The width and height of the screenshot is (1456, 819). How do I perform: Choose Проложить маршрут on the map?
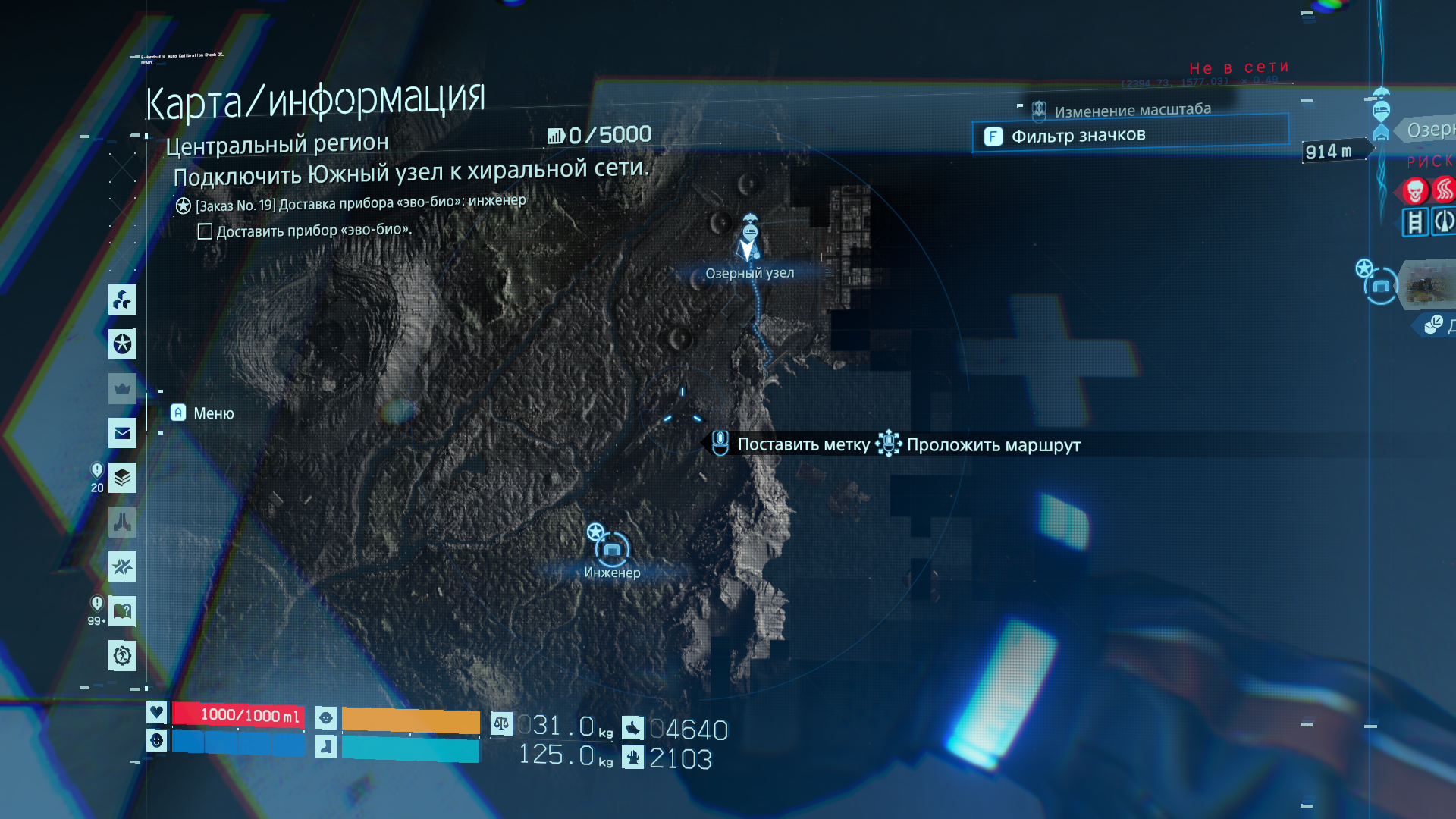993,445
